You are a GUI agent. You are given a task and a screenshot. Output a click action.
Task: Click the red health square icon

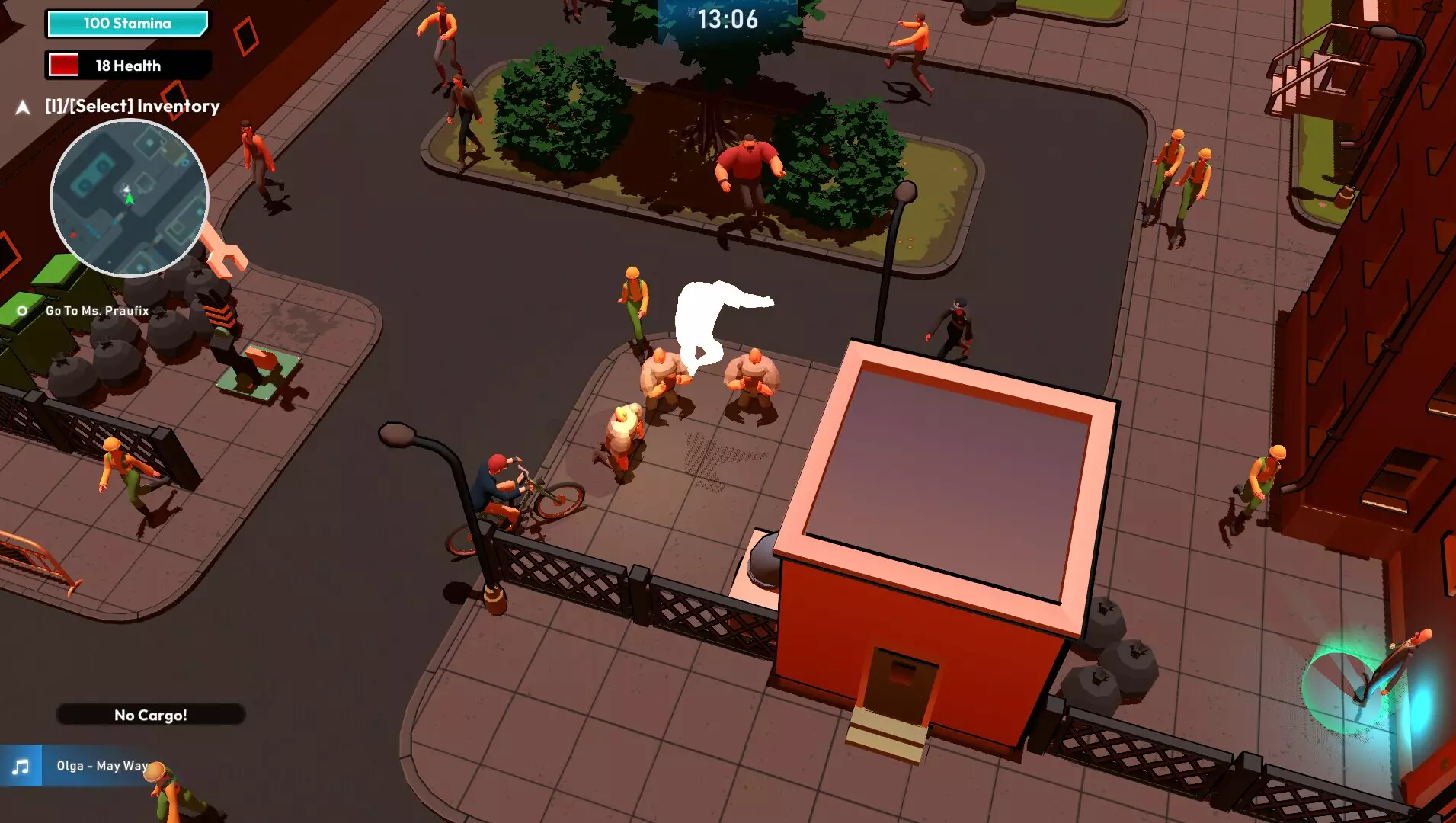65,65
